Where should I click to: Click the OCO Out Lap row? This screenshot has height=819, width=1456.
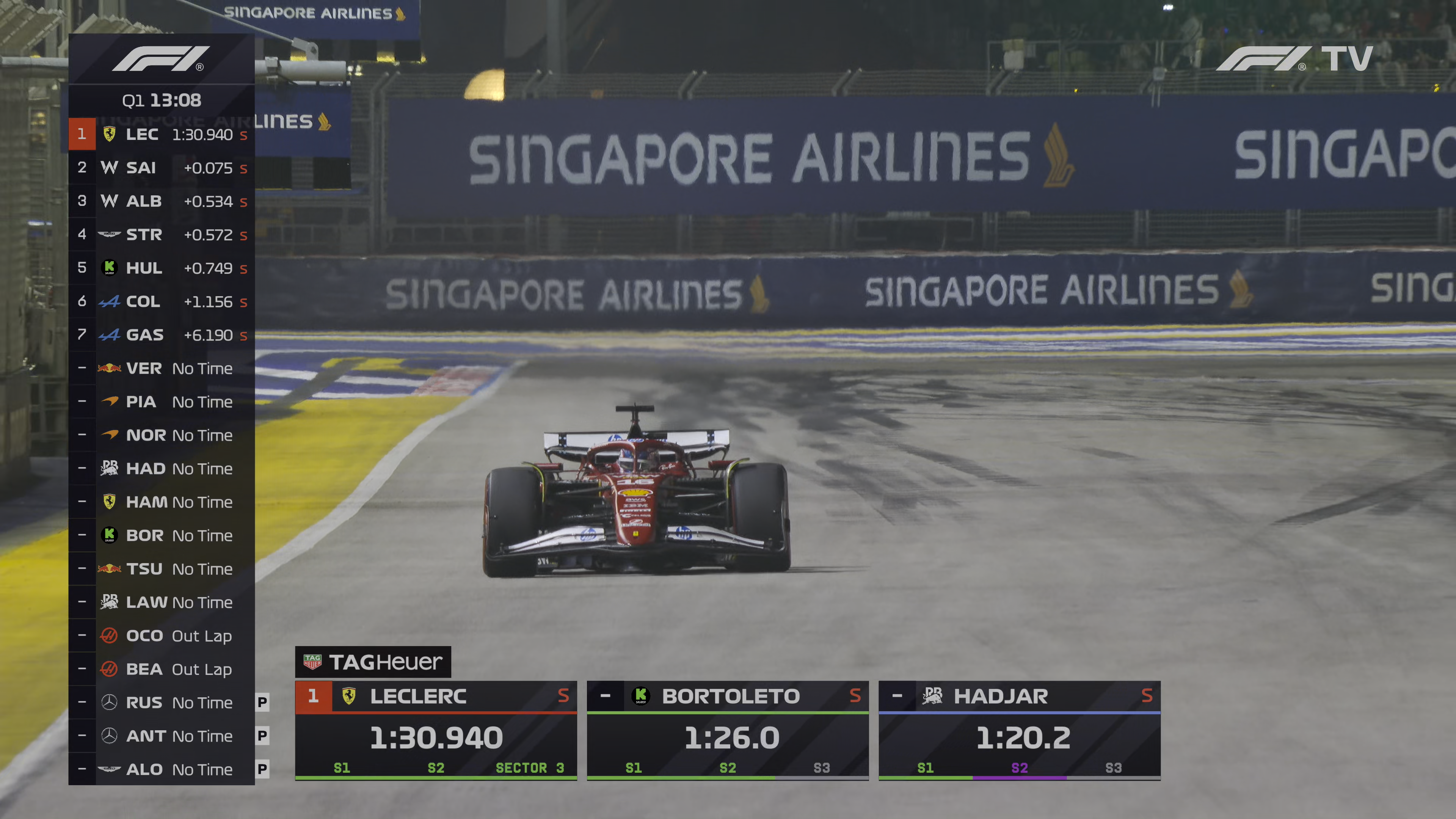pos(162,636)
